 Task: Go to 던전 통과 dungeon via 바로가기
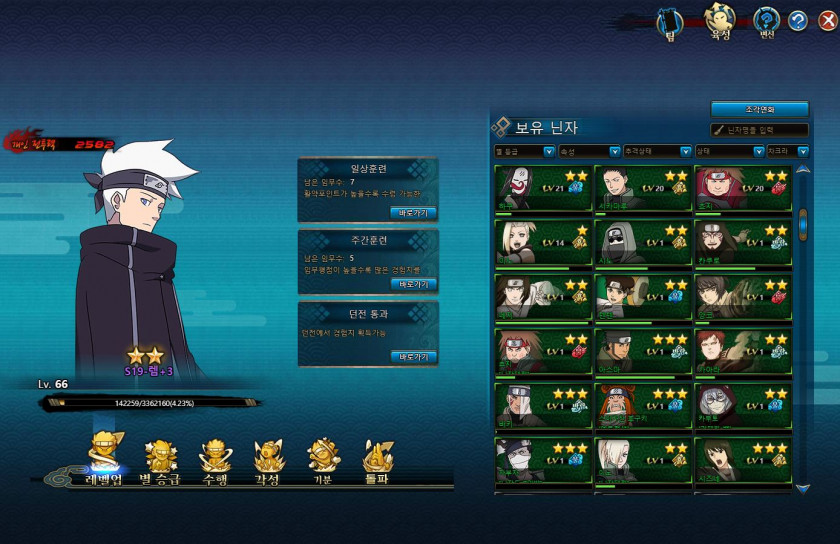[413, 356]
